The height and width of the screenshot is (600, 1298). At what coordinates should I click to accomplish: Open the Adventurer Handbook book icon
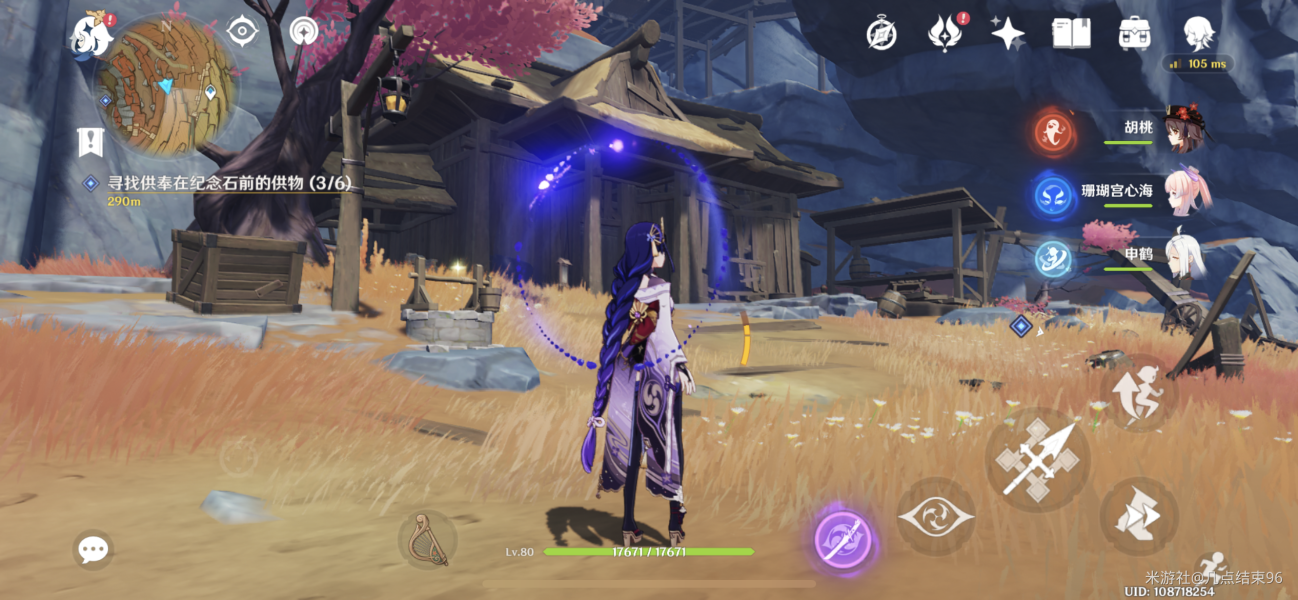point(1071,34)
